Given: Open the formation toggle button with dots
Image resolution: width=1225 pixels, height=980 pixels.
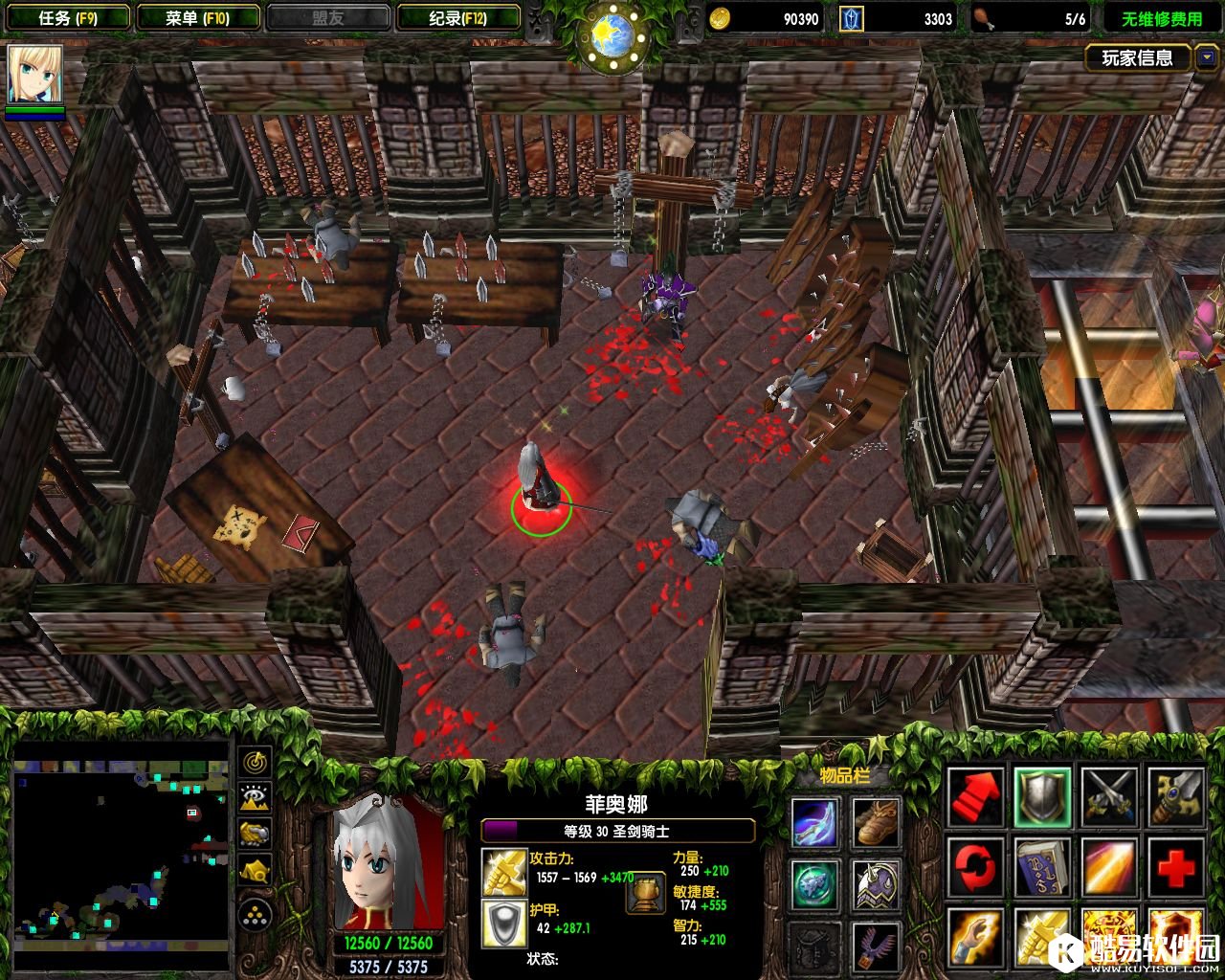Looking at the screenshot, I should pos(256,916).
